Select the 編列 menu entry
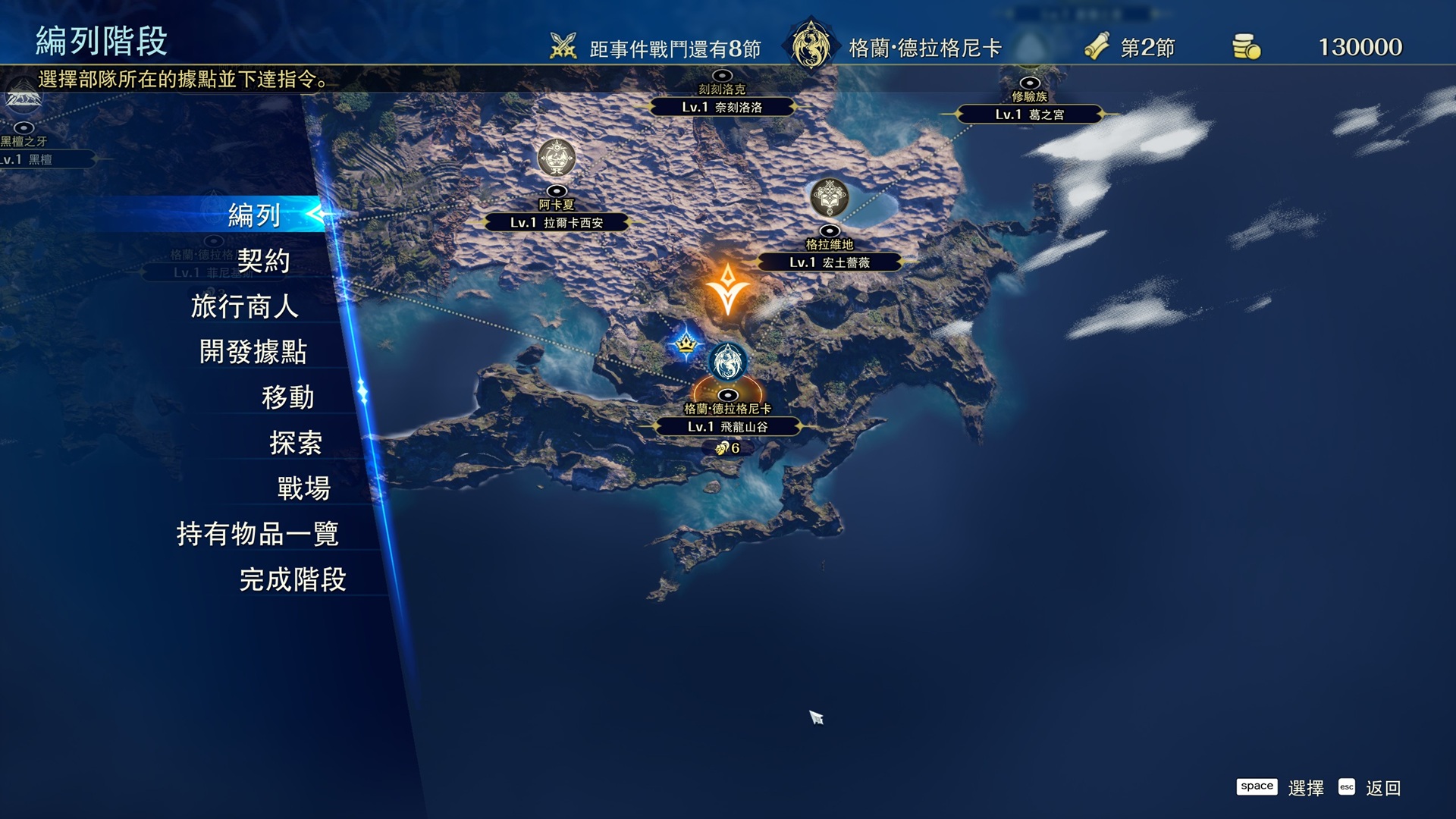This screenshot has width=1456, height=819. [255, 215]
